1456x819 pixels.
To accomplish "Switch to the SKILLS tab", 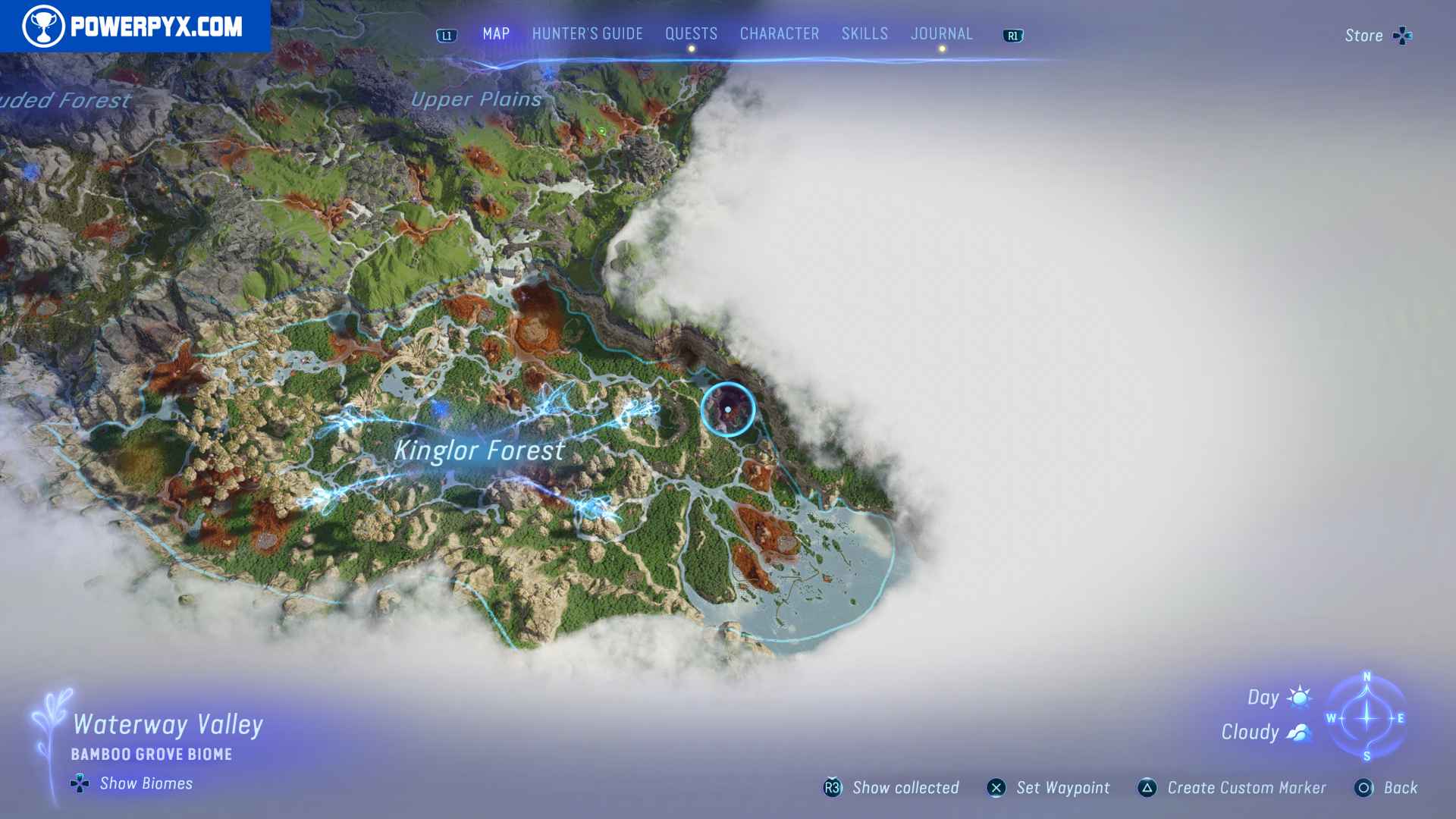I will pyautogui.click(x=864, y=33).
